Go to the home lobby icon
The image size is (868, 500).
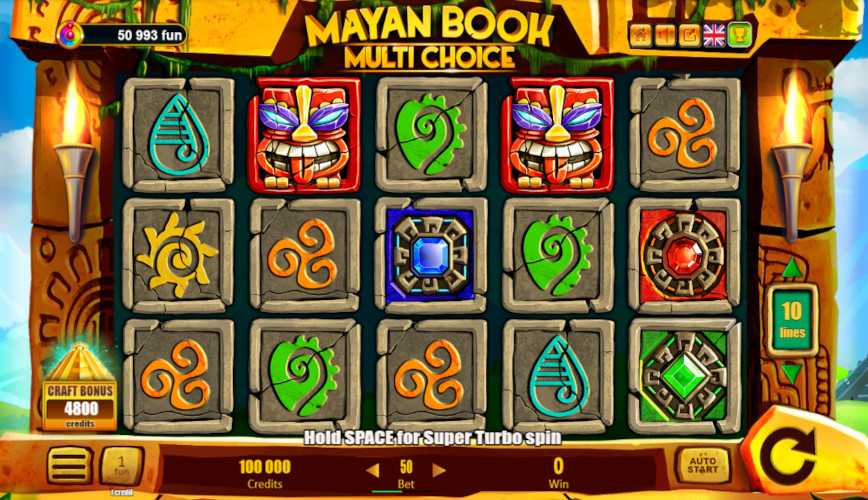pos(641,36)
